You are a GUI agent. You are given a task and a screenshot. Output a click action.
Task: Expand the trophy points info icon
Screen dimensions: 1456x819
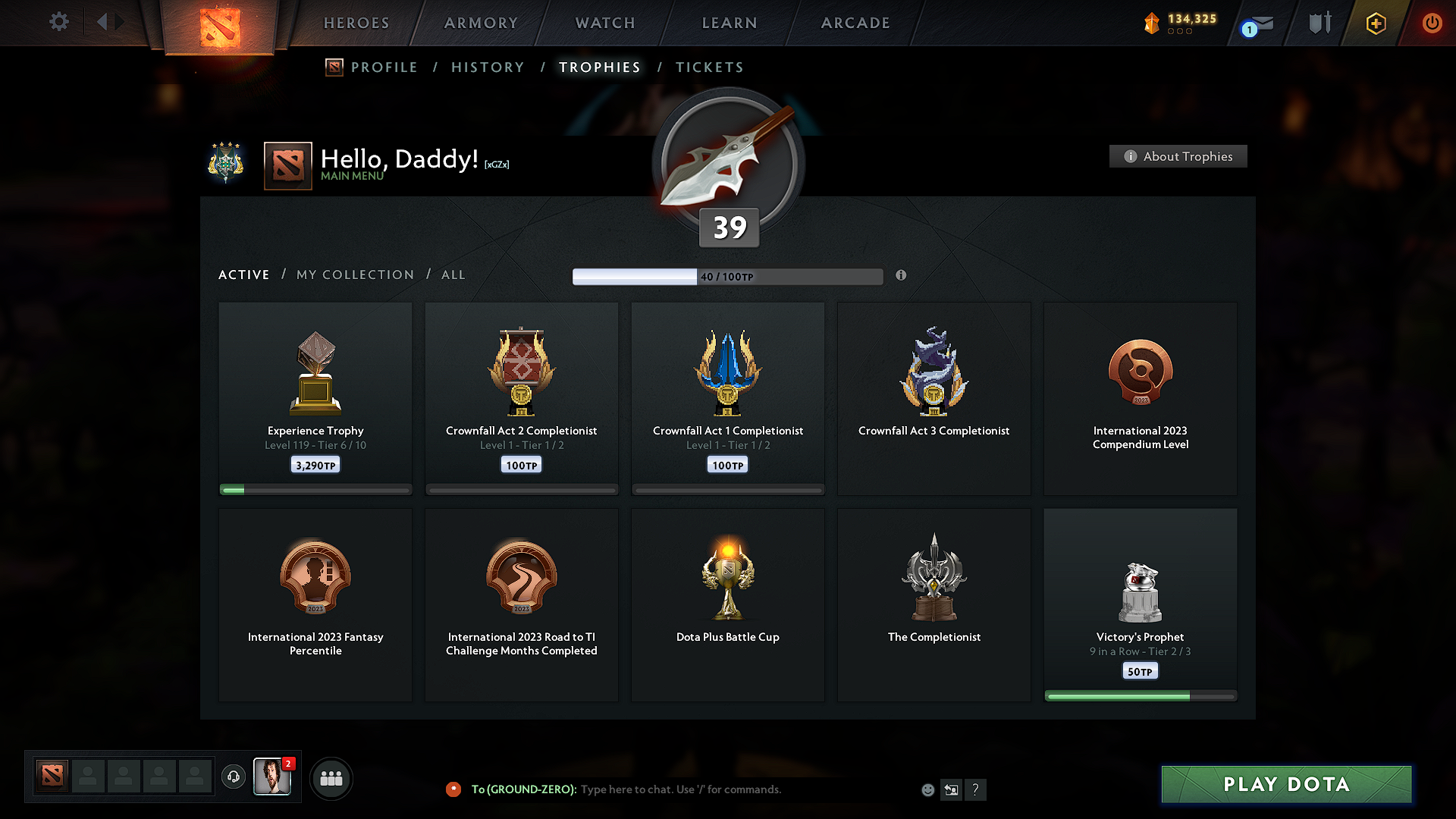pyautogui.click(x=902, y=276)
